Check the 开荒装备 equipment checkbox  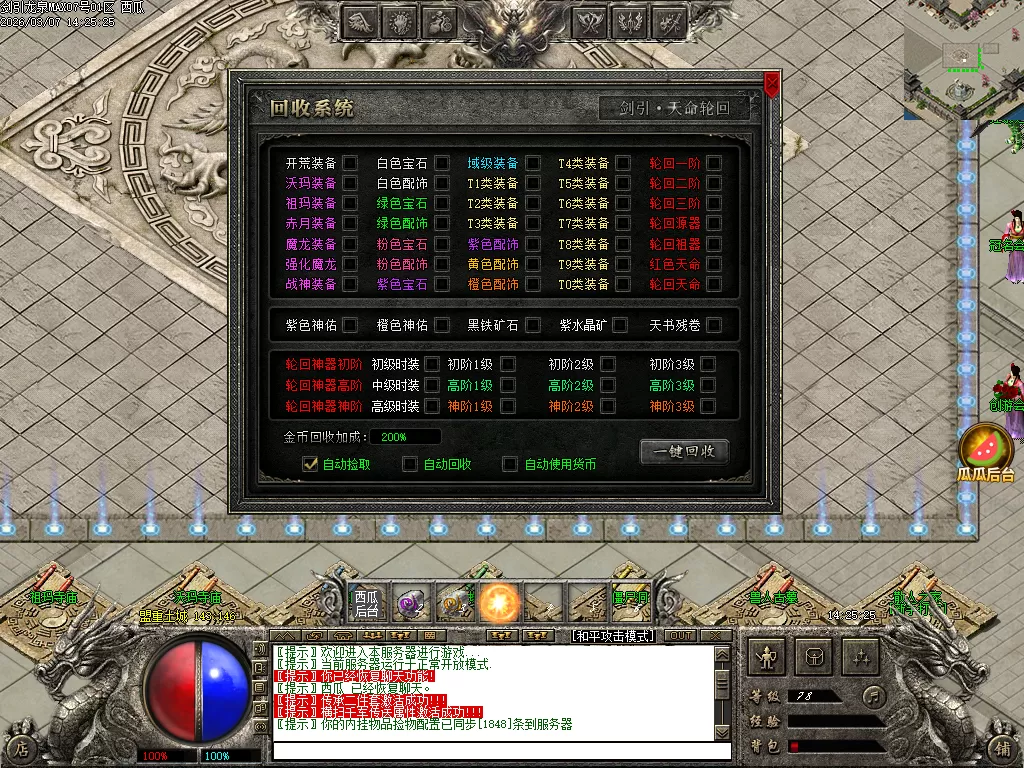tap(350, 163)
